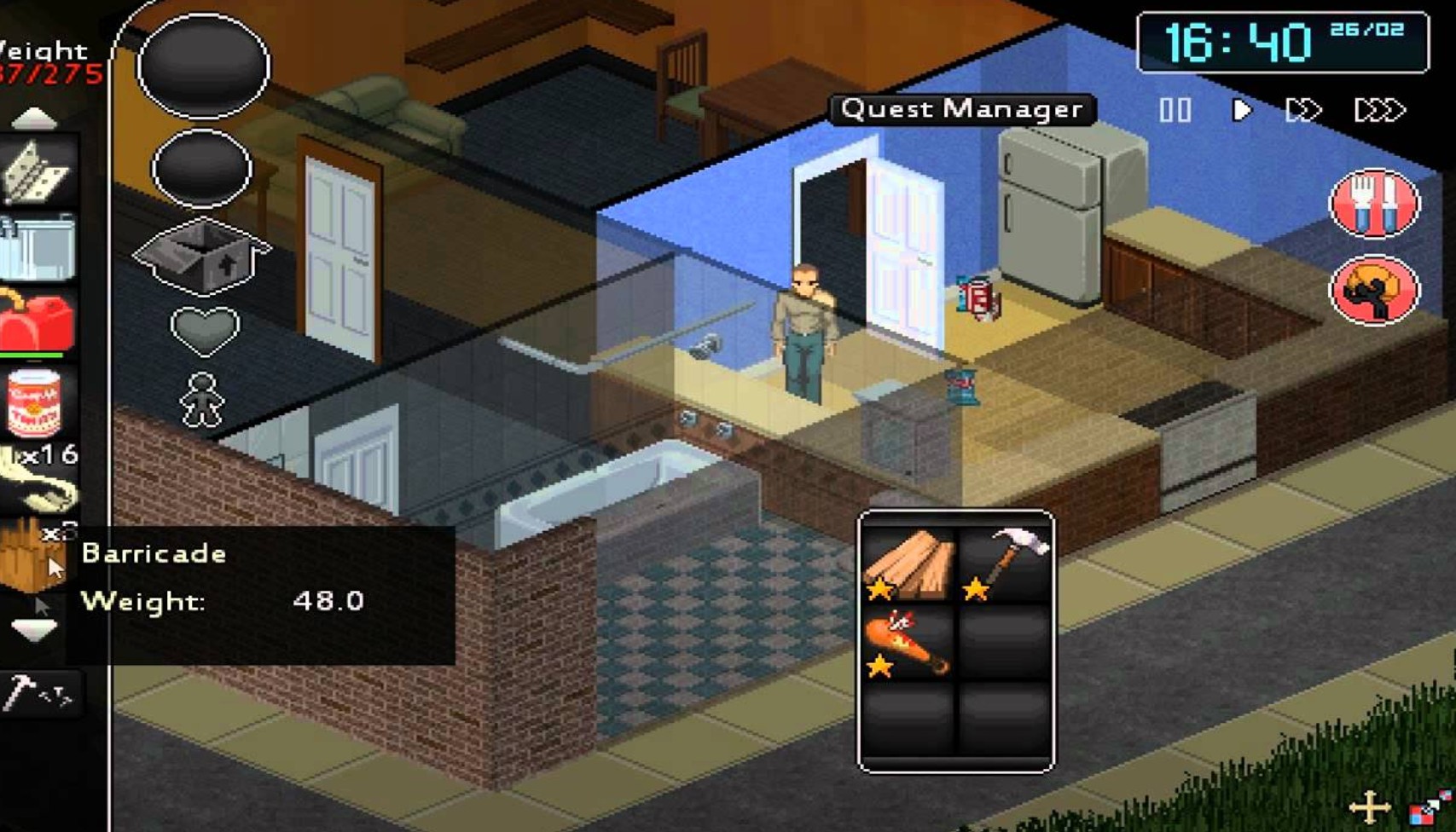1456x832 pixels.
Task: Toggle the star on the hammer slot
Action: coord(975,588)
